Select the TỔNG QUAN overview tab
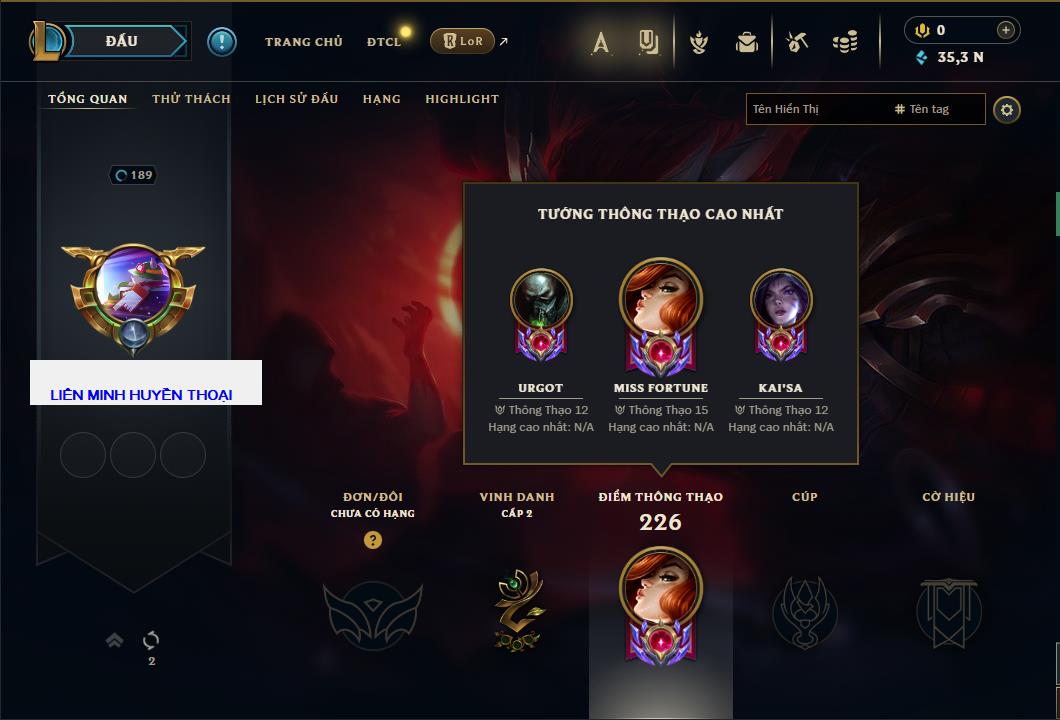Screen dimensions: 1060x720 coord(88,99)
